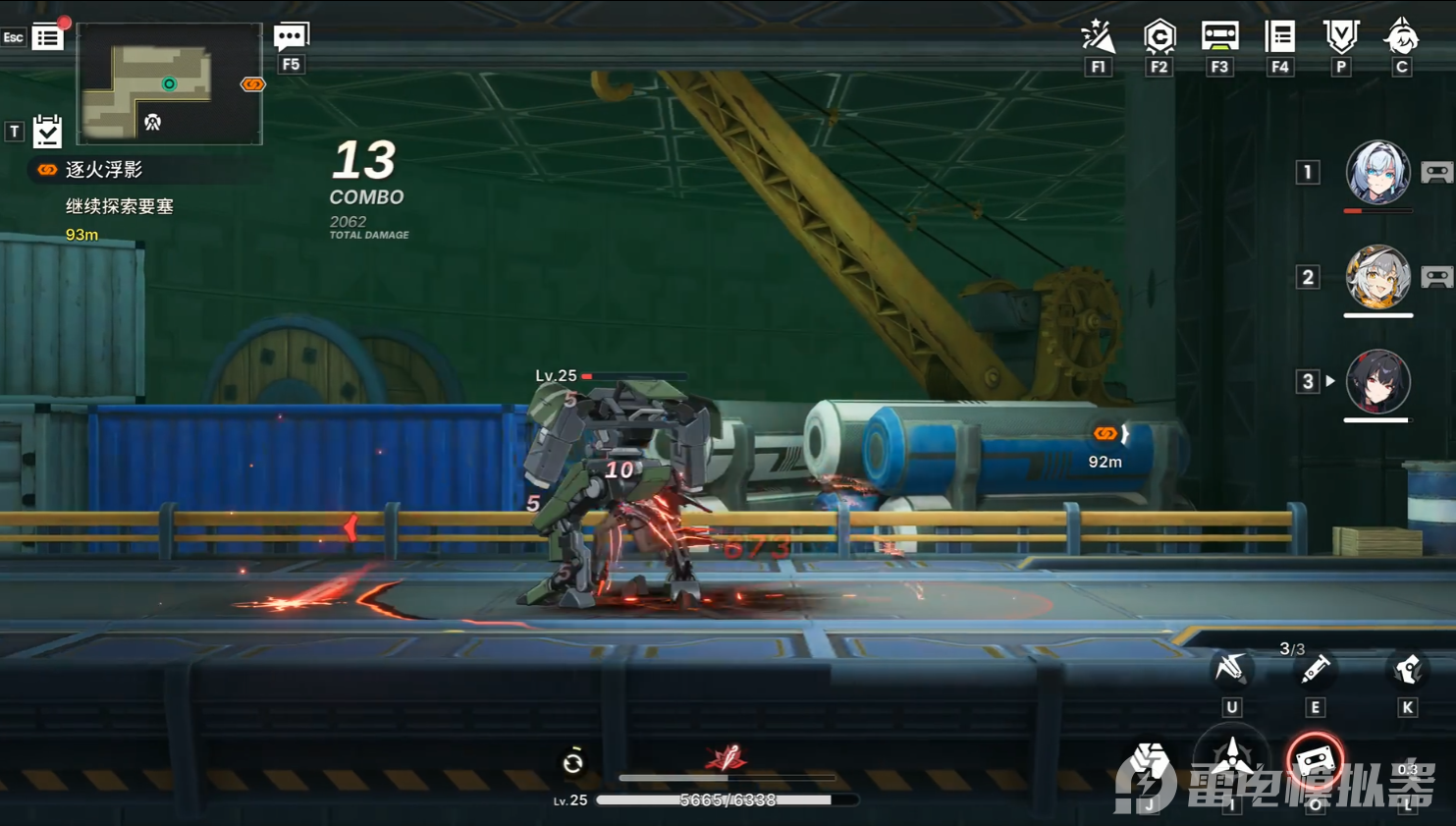Open the minimap

click(169, 83)
